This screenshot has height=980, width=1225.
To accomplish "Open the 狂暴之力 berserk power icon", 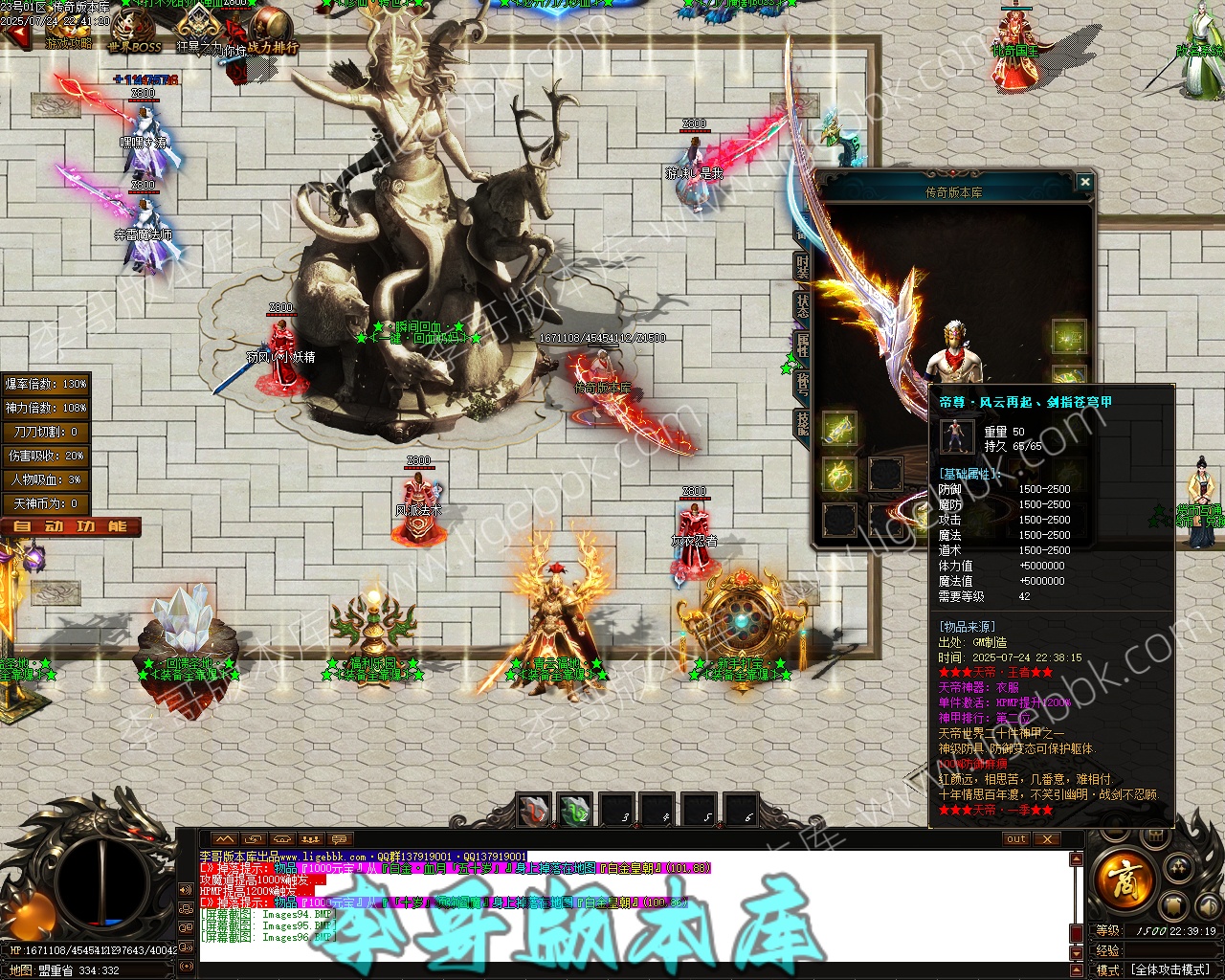I will [199, 31].
